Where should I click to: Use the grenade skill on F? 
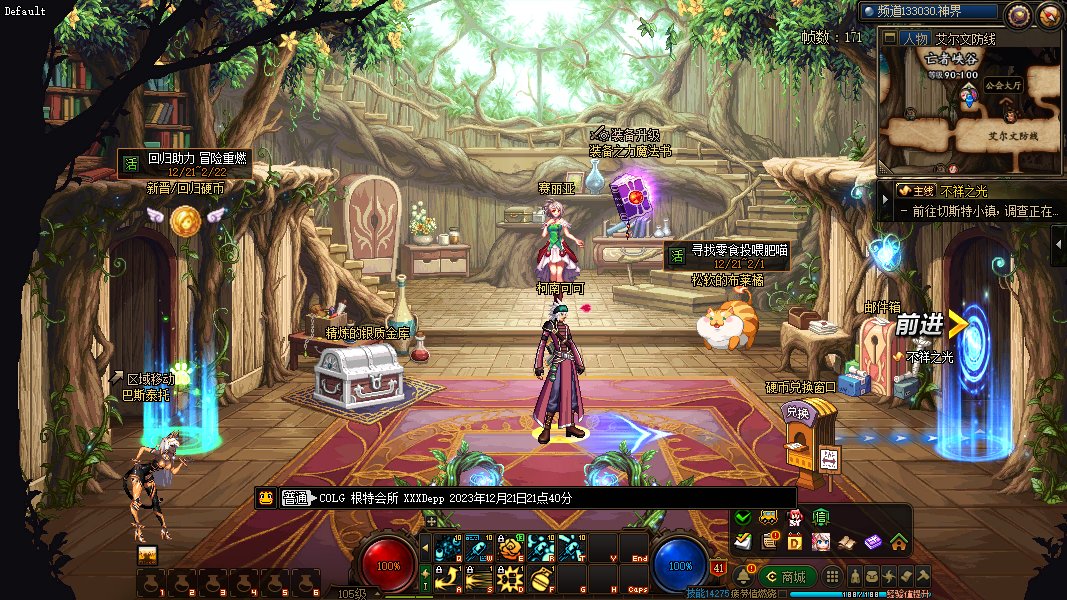coord(542,577)
